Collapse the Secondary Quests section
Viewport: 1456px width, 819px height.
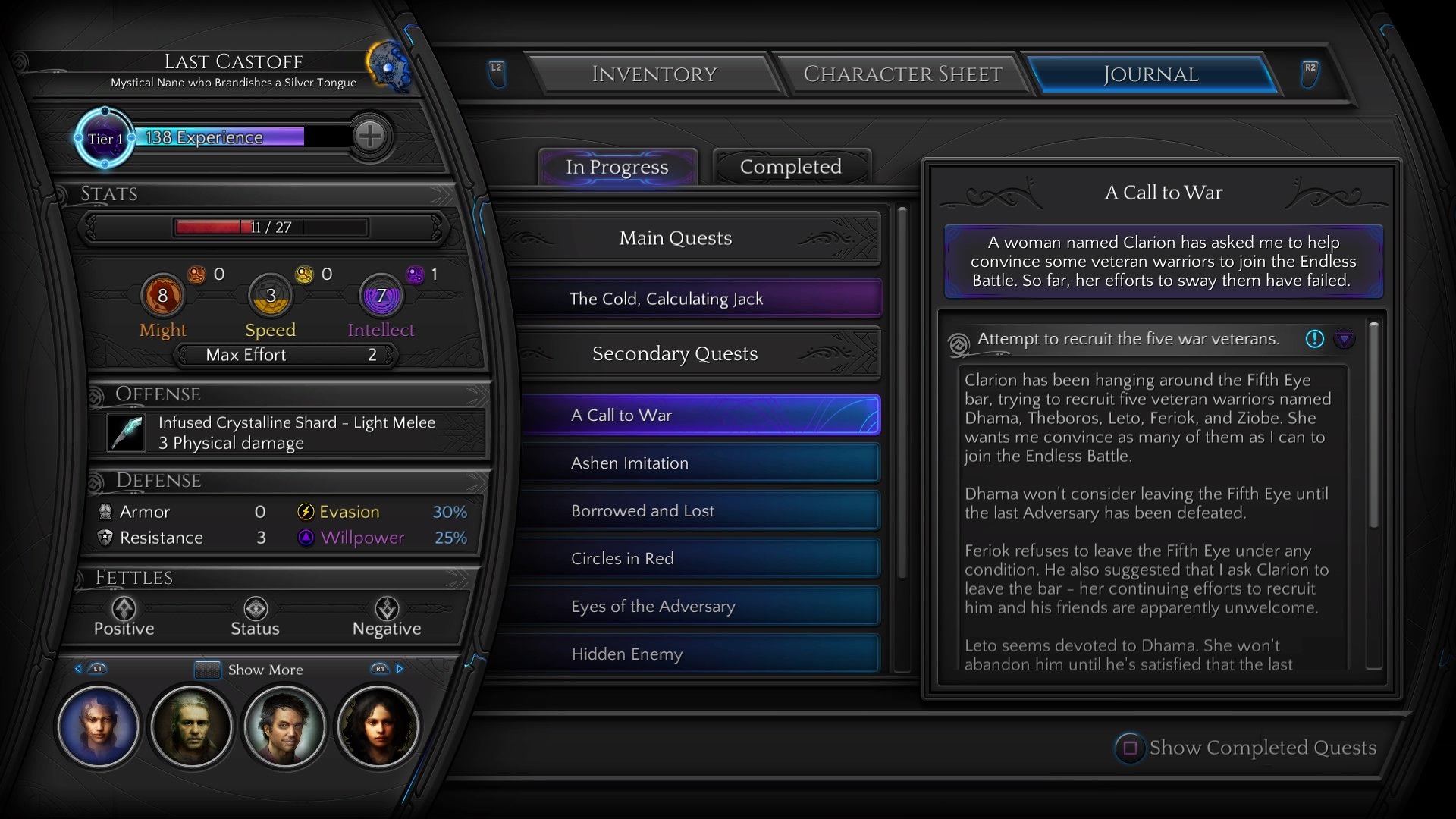pos(675,353)
